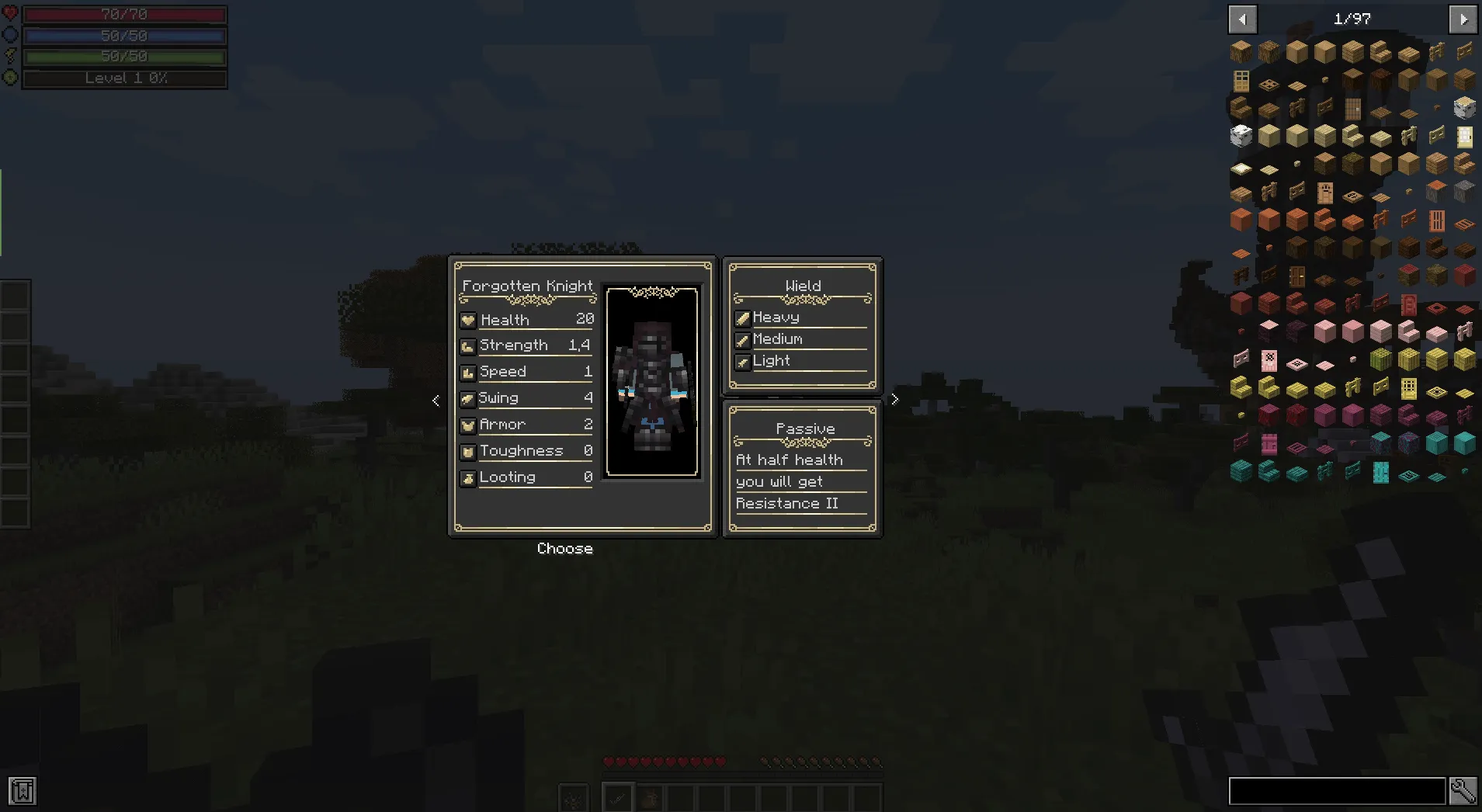This screenshot has height=812, width=1482.
Task: Toggle the Medium wield checkbox
Action: tap(743, 339)
